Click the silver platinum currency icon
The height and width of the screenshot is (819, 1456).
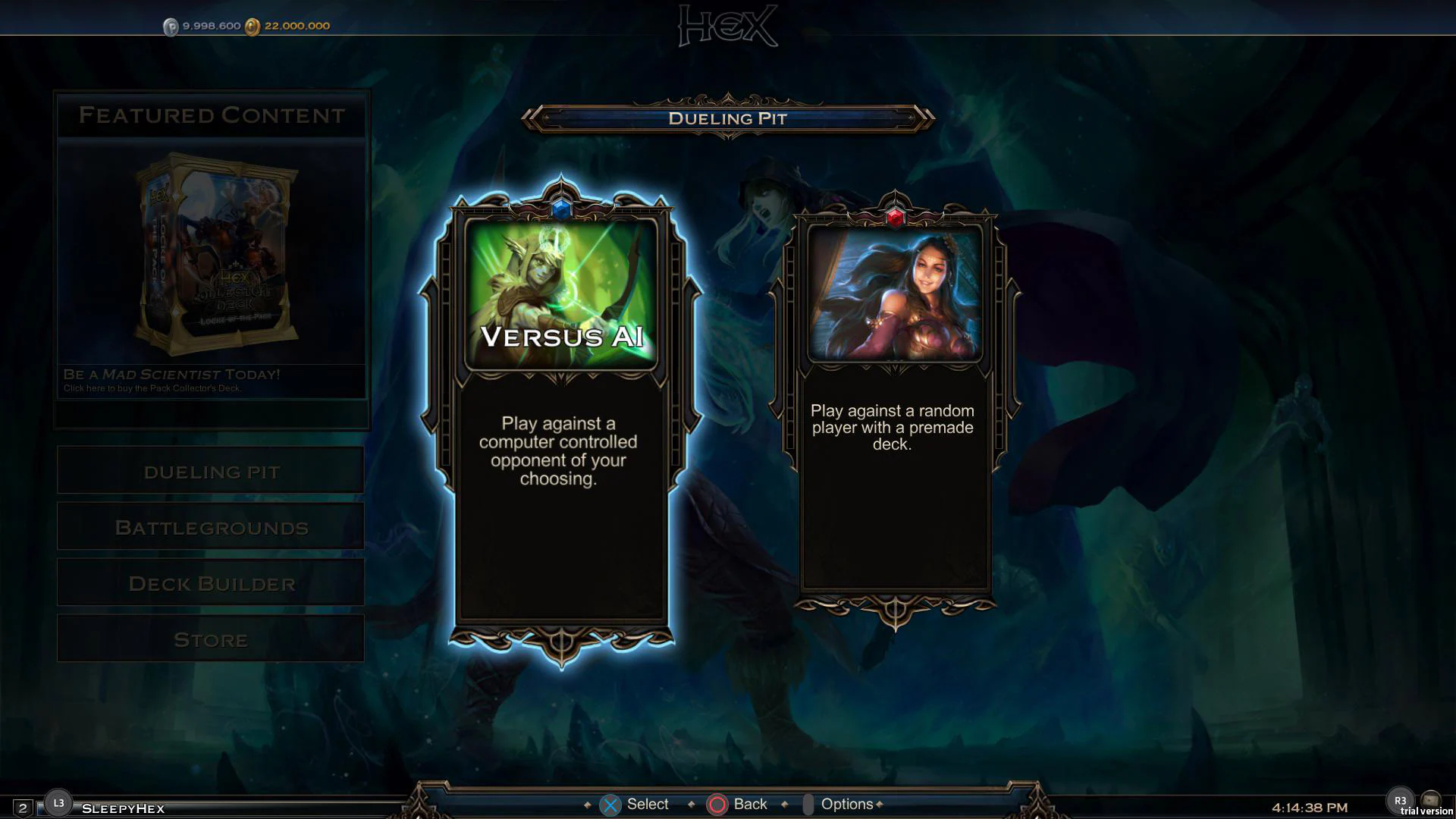point(172,25)
